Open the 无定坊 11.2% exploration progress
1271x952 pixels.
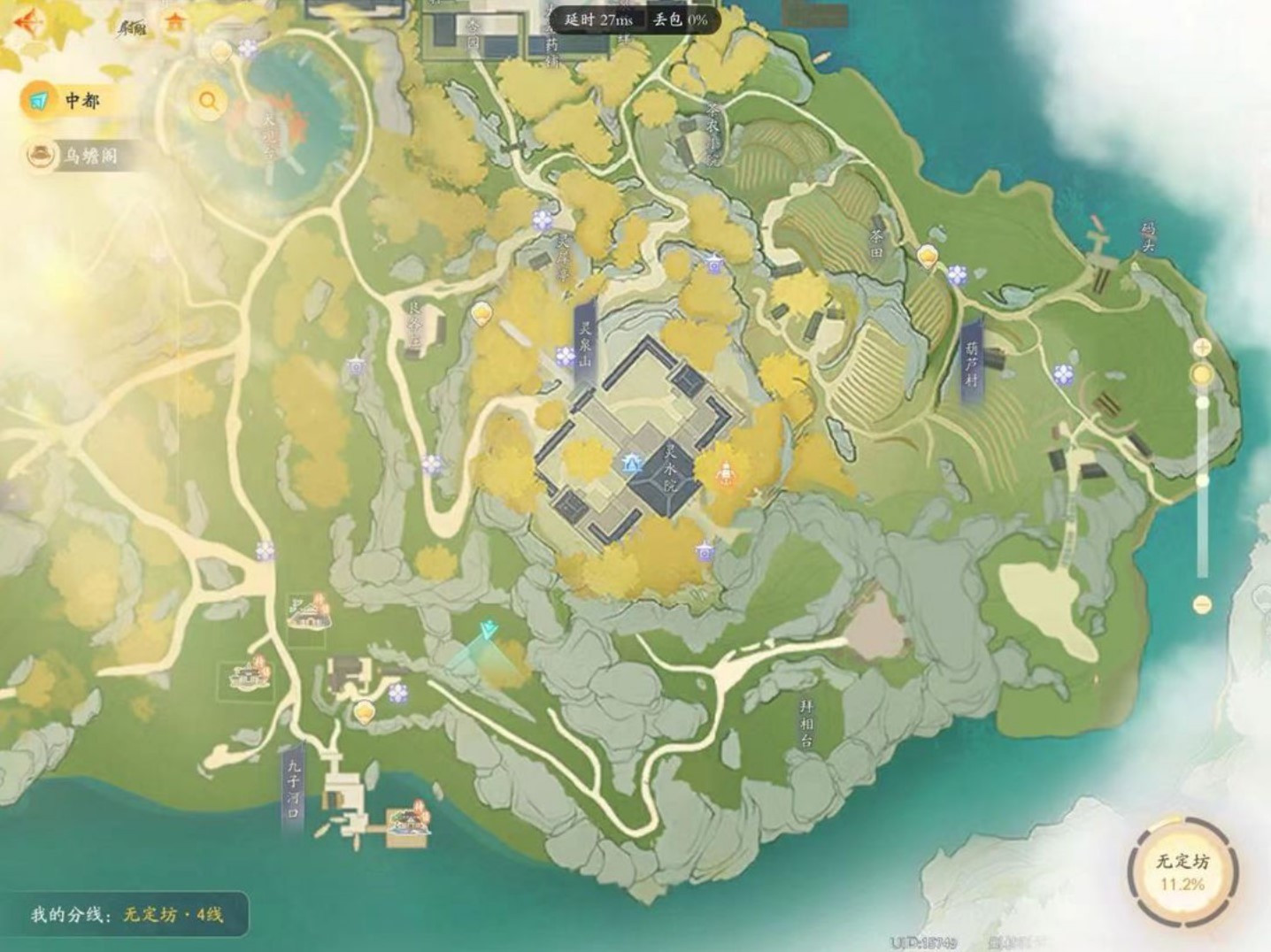pyautogui.click(x=1182, y=871)
